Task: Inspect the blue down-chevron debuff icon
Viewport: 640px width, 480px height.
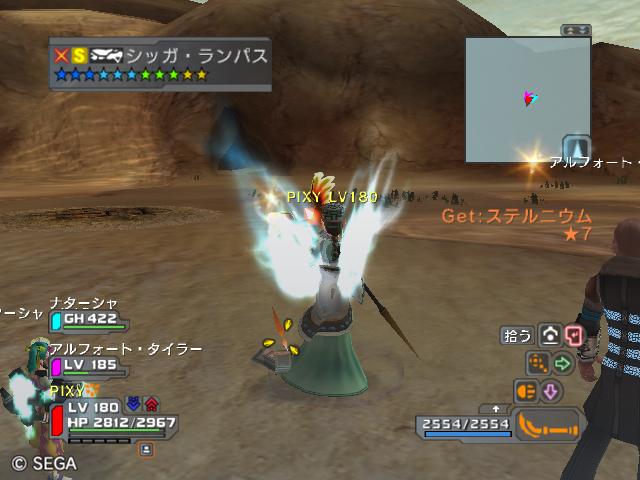Action: pyautogui.click(x=134, y=405)
